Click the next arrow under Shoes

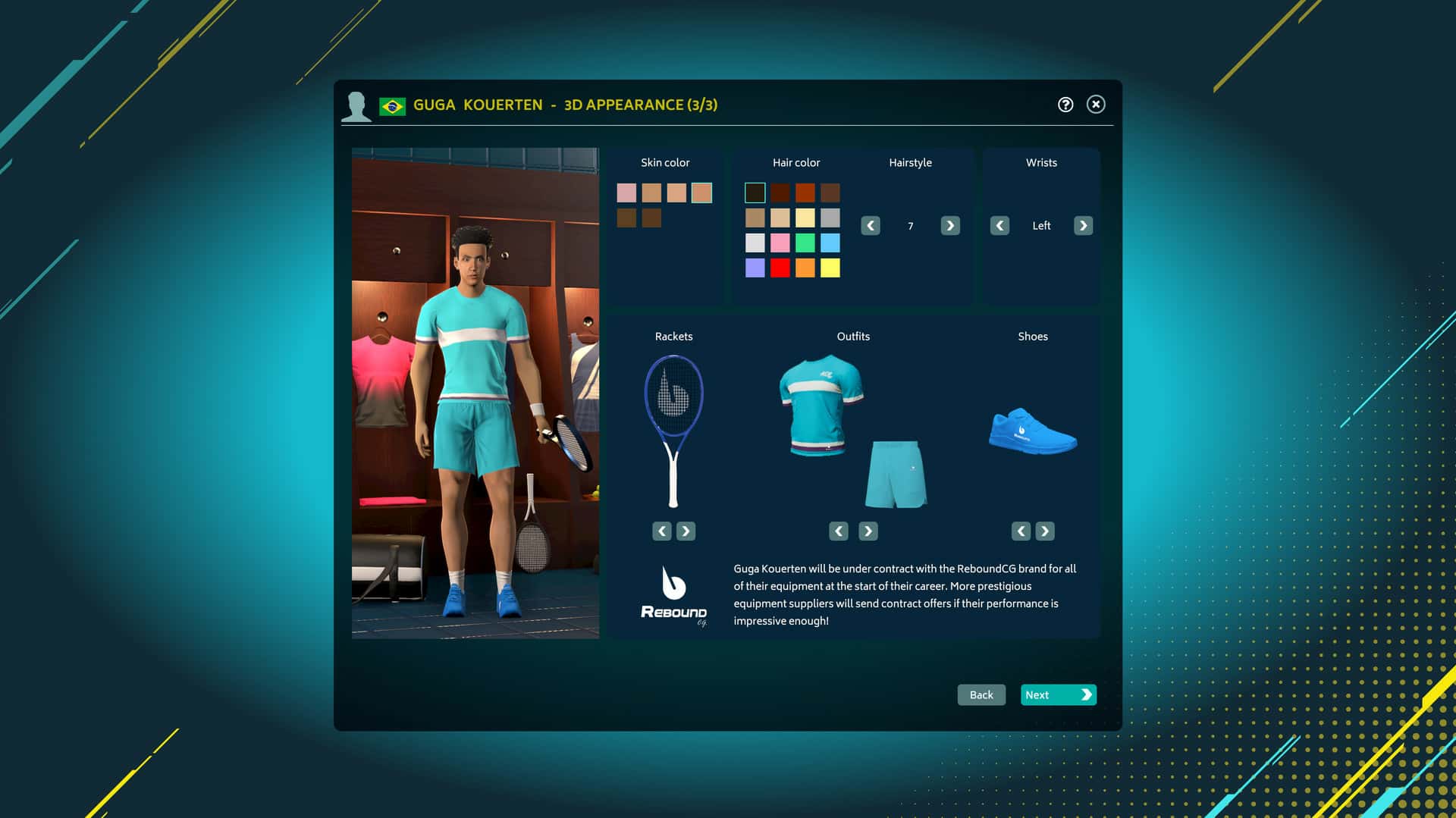pyautogui.click(x=1045, y=531)
